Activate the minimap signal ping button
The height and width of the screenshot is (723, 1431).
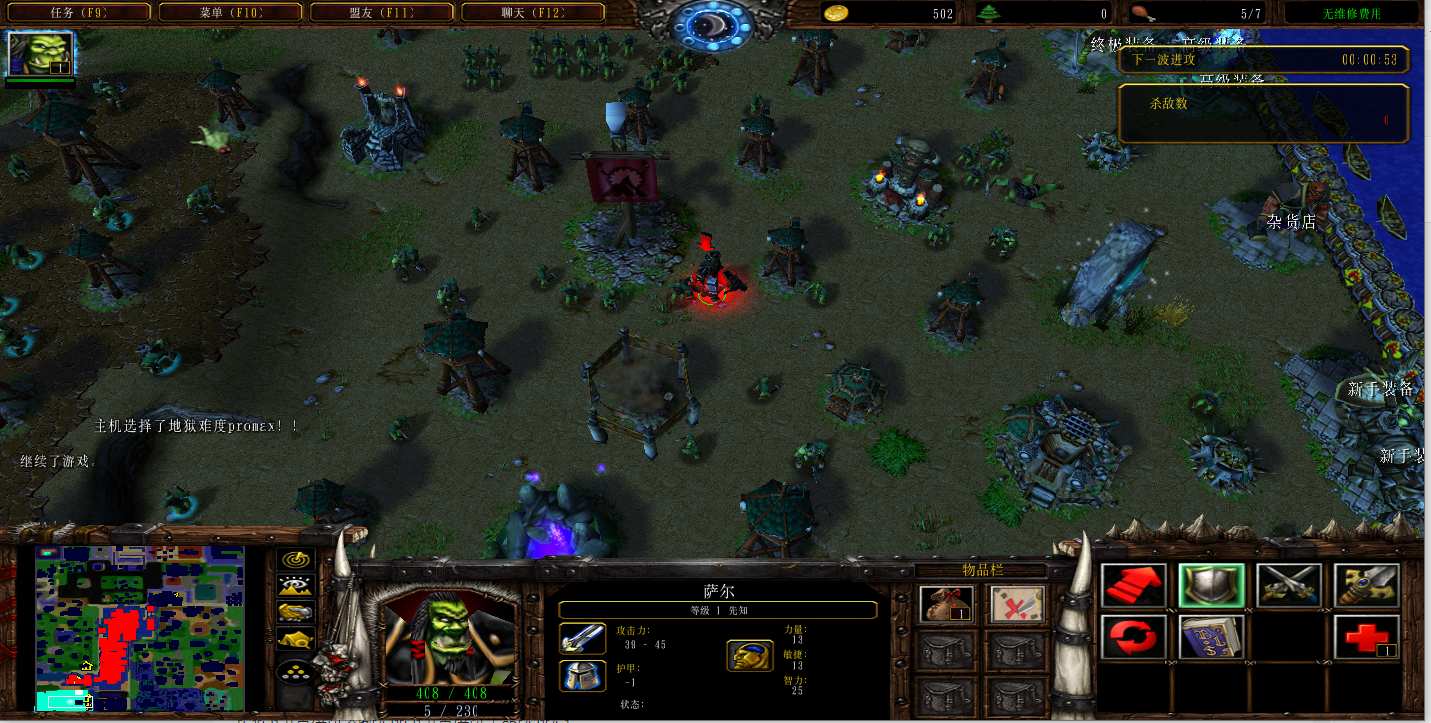point(295,560)
